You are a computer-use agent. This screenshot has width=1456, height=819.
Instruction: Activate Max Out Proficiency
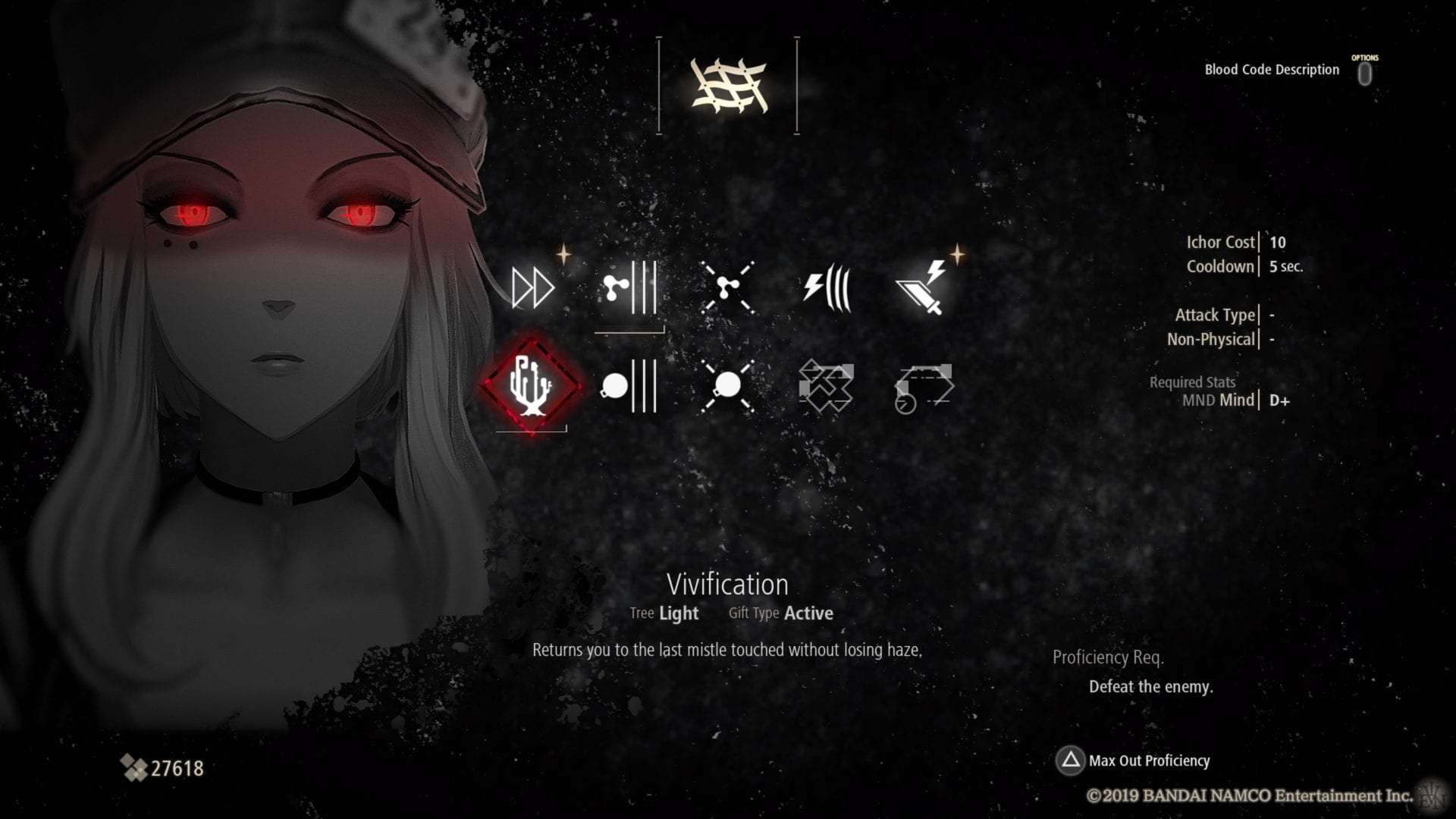click(1150, 761)
